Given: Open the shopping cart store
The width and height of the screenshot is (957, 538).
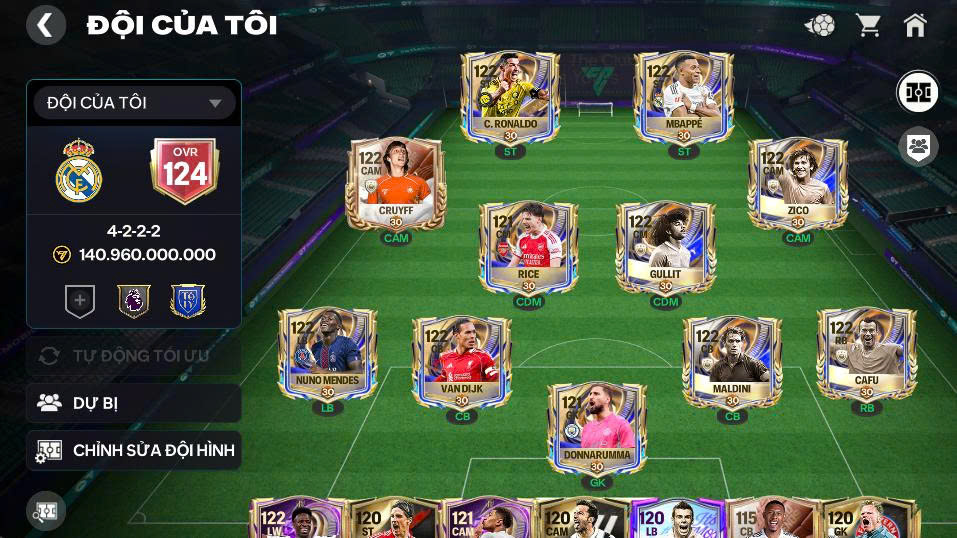Looking at the screenshot, I should click(868, 25).
